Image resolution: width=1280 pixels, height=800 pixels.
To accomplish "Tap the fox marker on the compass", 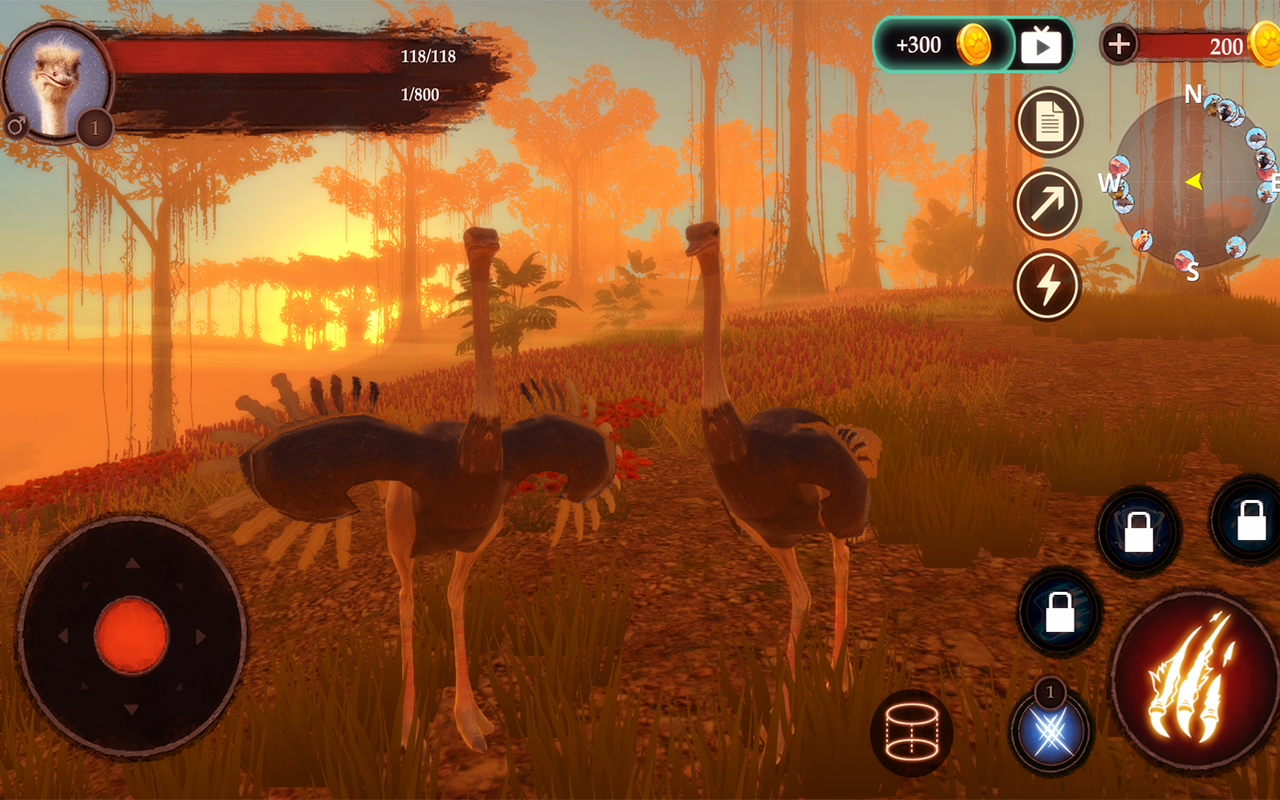I will point(1144,239).
